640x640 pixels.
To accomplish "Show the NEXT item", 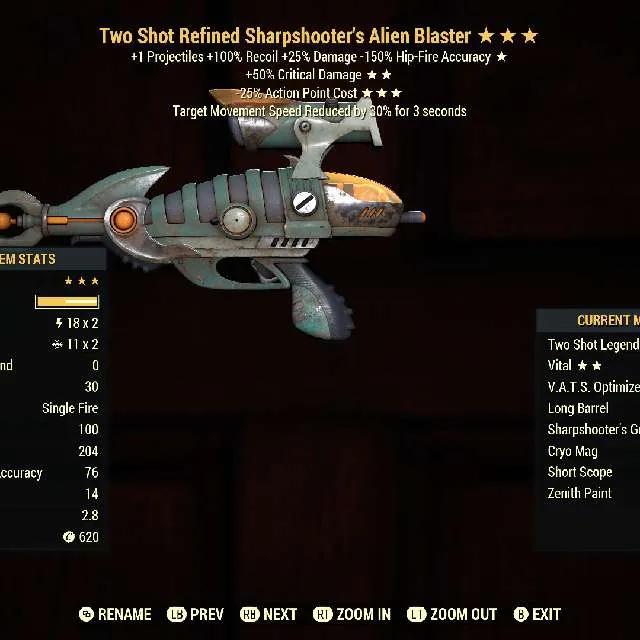I will pyautogui.click(x=270, y=614).
